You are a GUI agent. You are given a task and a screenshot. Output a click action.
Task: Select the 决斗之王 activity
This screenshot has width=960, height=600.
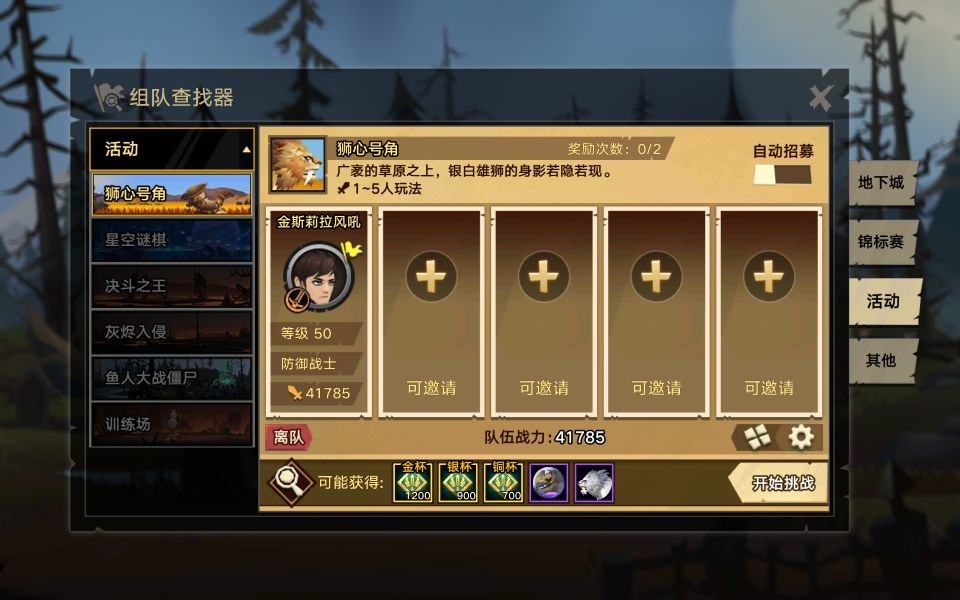tap(171, 286)
